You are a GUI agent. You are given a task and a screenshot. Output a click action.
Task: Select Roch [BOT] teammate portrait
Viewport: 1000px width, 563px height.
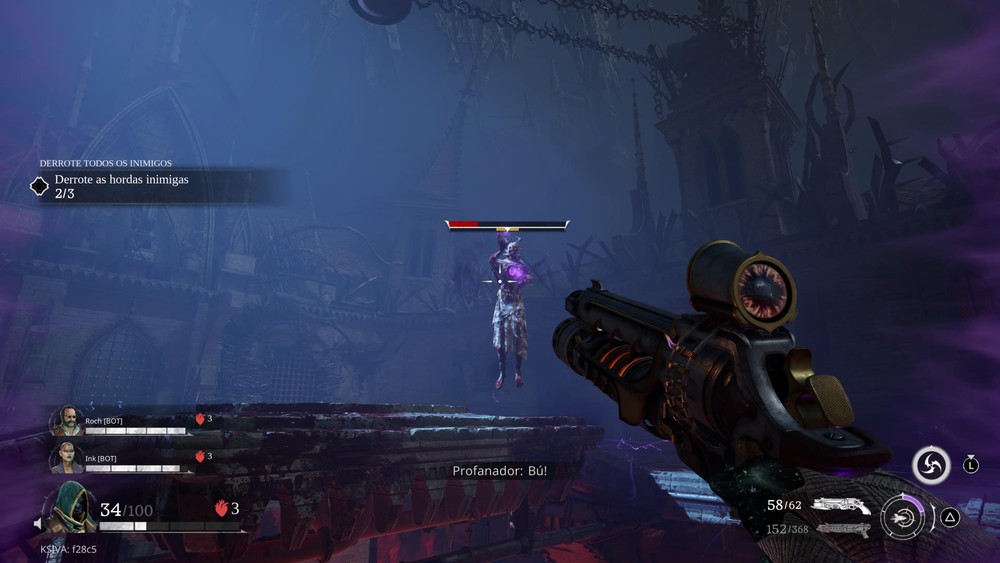point(67,421)
